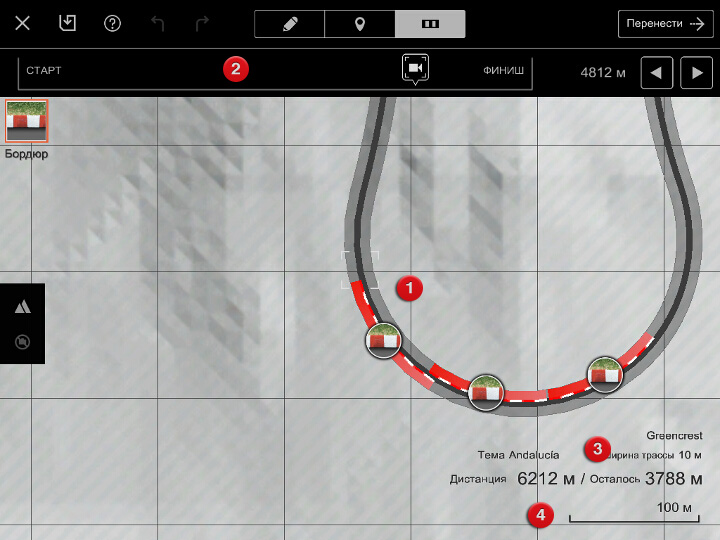Click the Перенести transfer button
This screenshot has height=540, width=720.
coord(664,24)
